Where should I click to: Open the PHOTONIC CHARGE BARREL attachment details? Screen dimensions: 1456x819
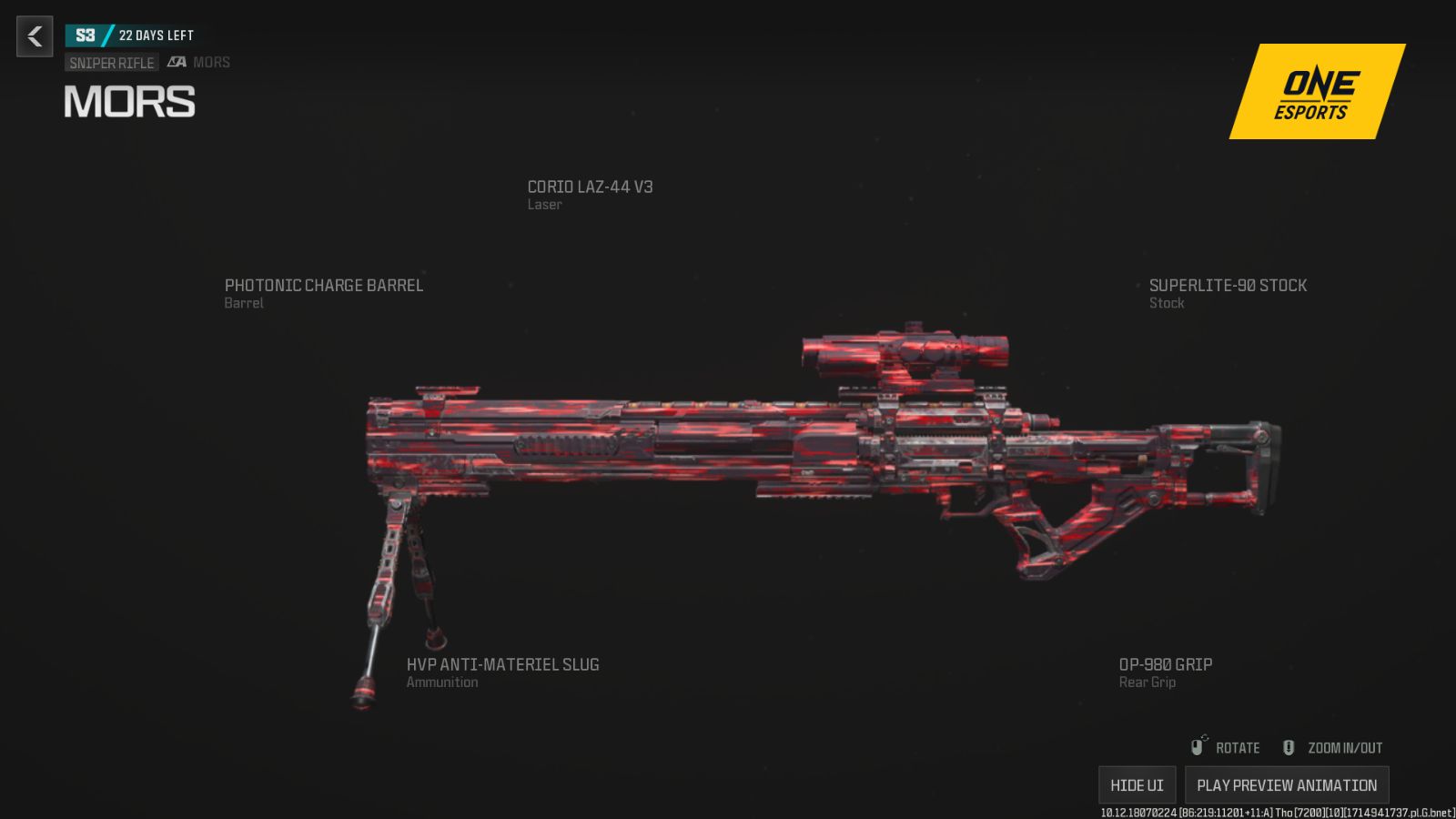(324, 285)
